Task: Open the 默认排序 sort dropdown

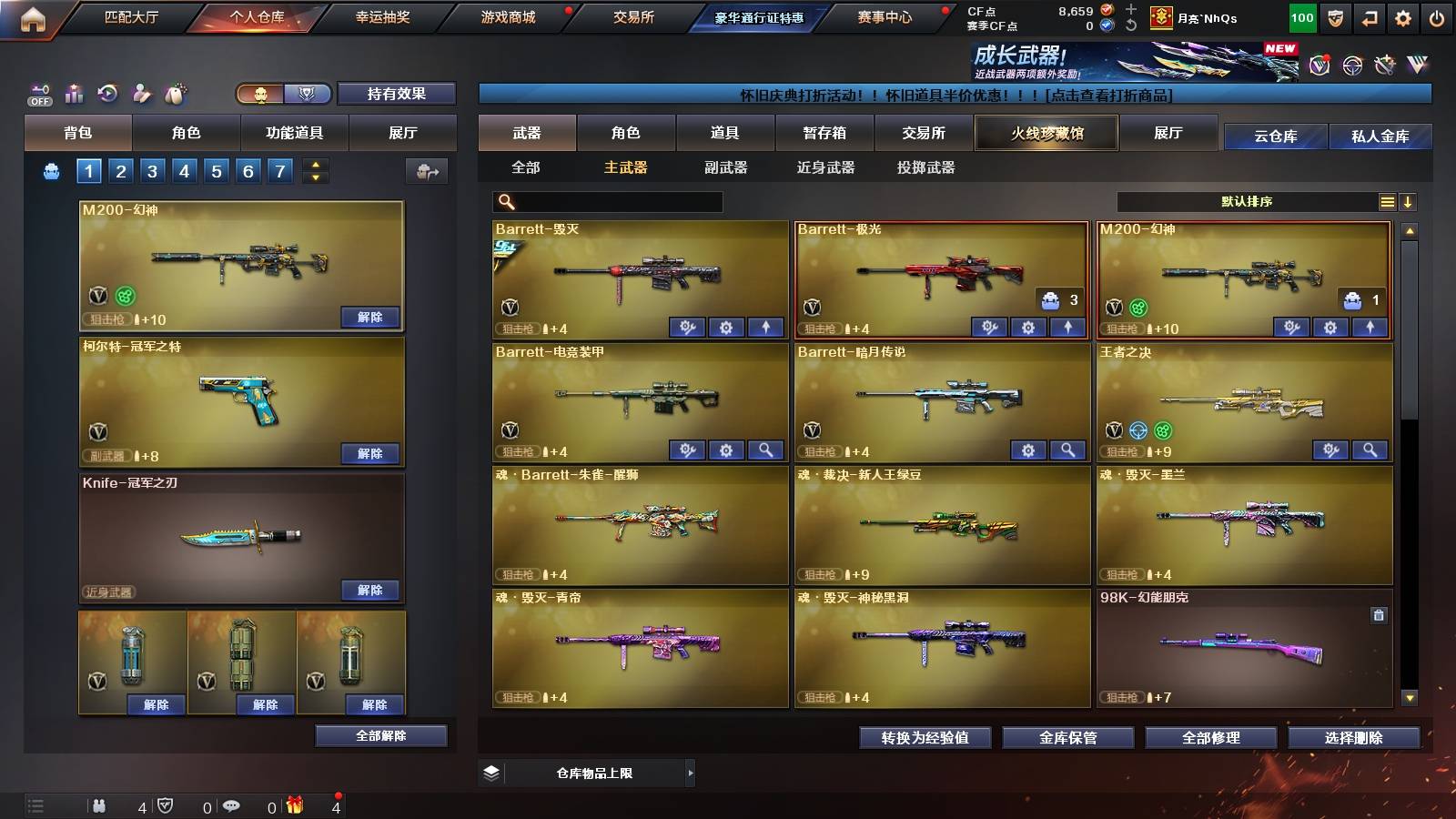Action: (1247, 201)
